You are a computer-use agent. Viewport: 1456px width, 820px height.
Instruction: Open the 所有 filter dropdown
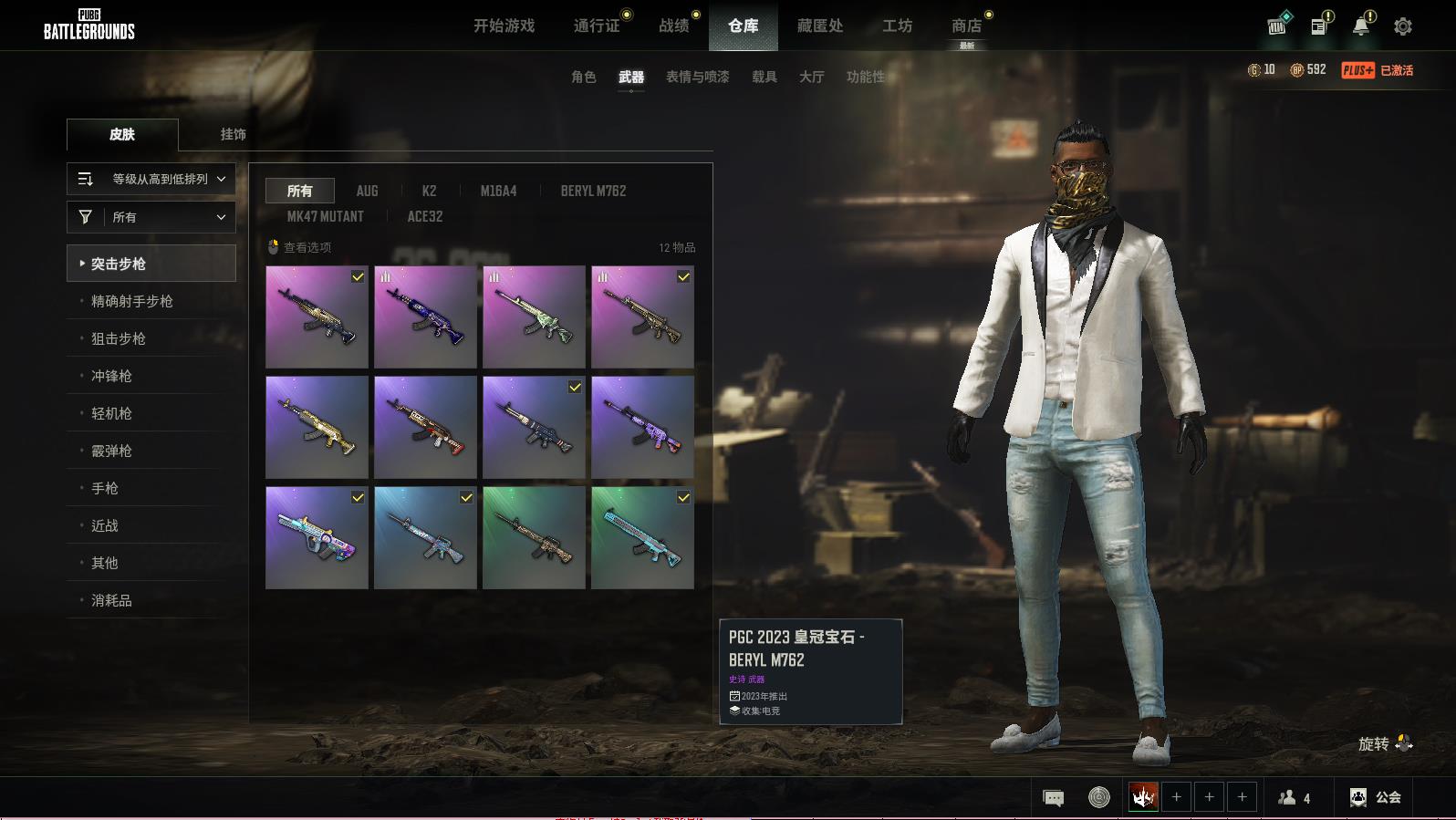[151, 217]
